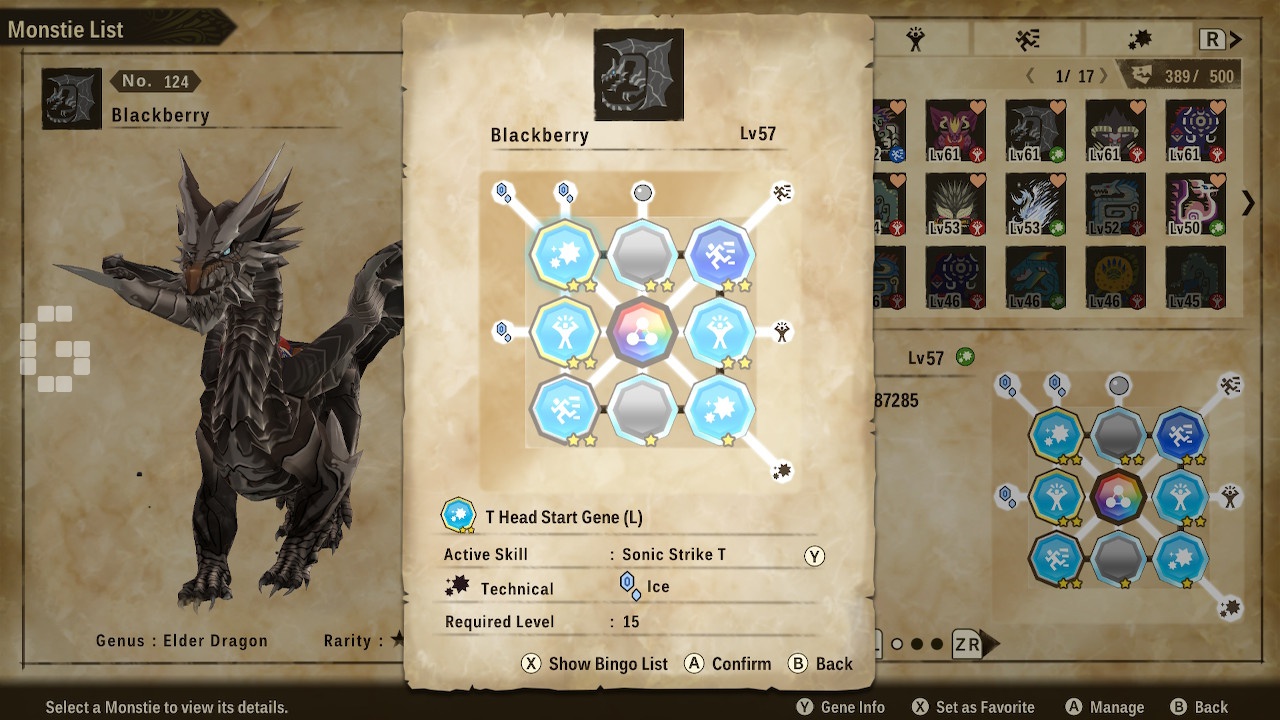Choose the Lv53 white winged monstie thumbnail
The width and height of the screenshot is (1280, 720).
coord(1036,204)
